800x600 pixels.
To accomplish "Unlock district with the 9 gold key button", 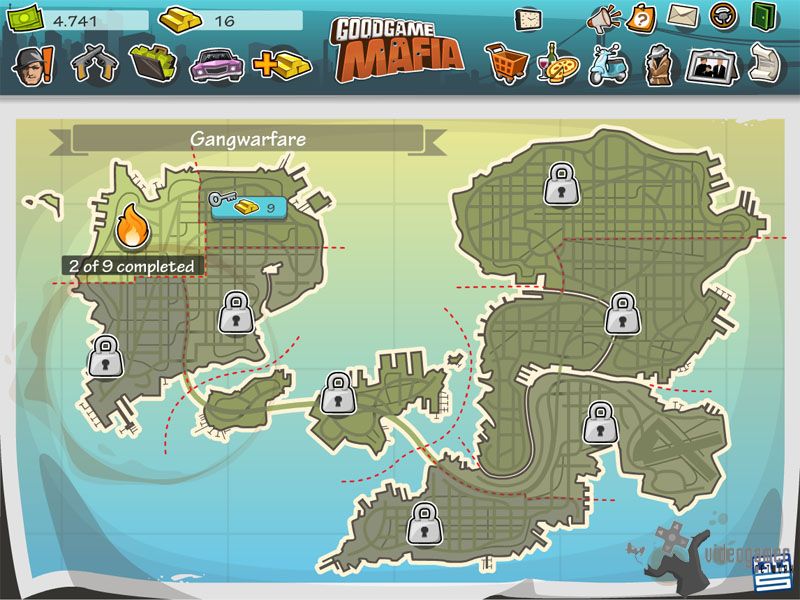I will 247,206.
